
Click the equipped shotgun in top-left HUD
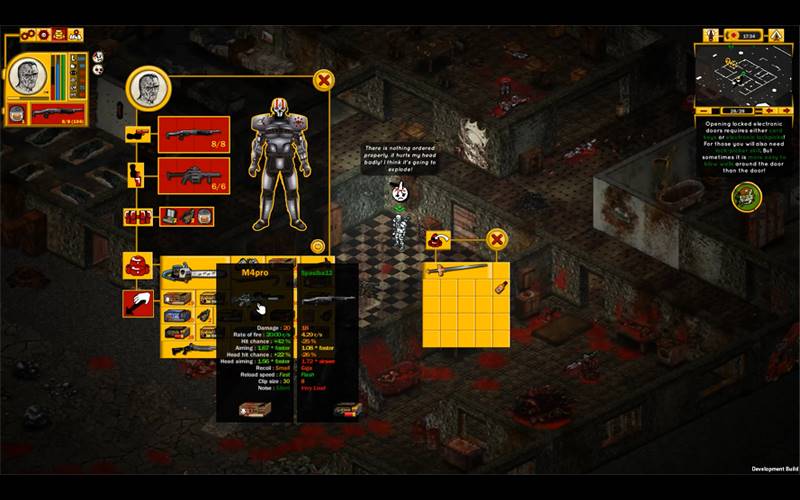(x=57, y=113)
